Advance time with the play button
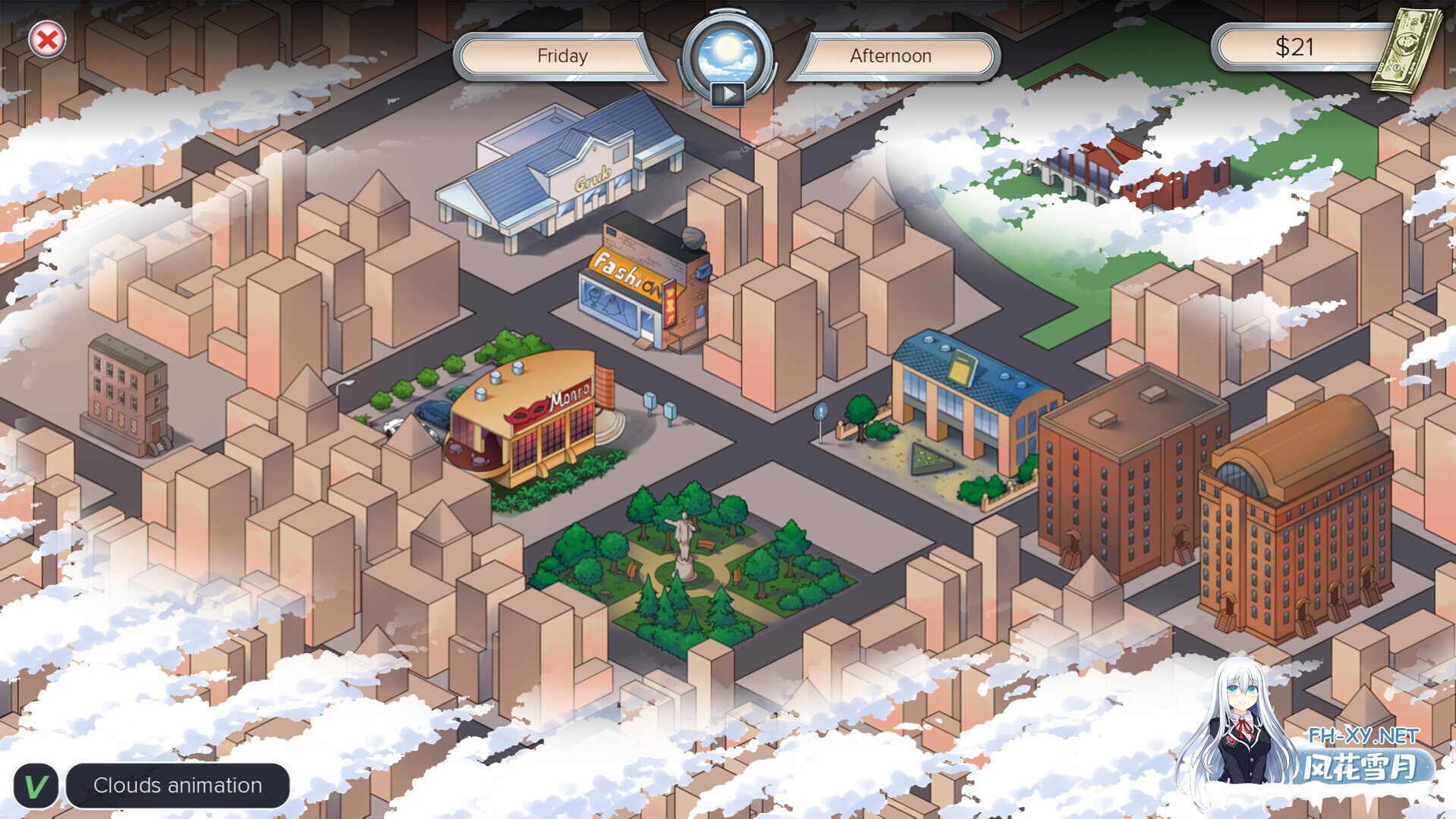 (728, 94)
